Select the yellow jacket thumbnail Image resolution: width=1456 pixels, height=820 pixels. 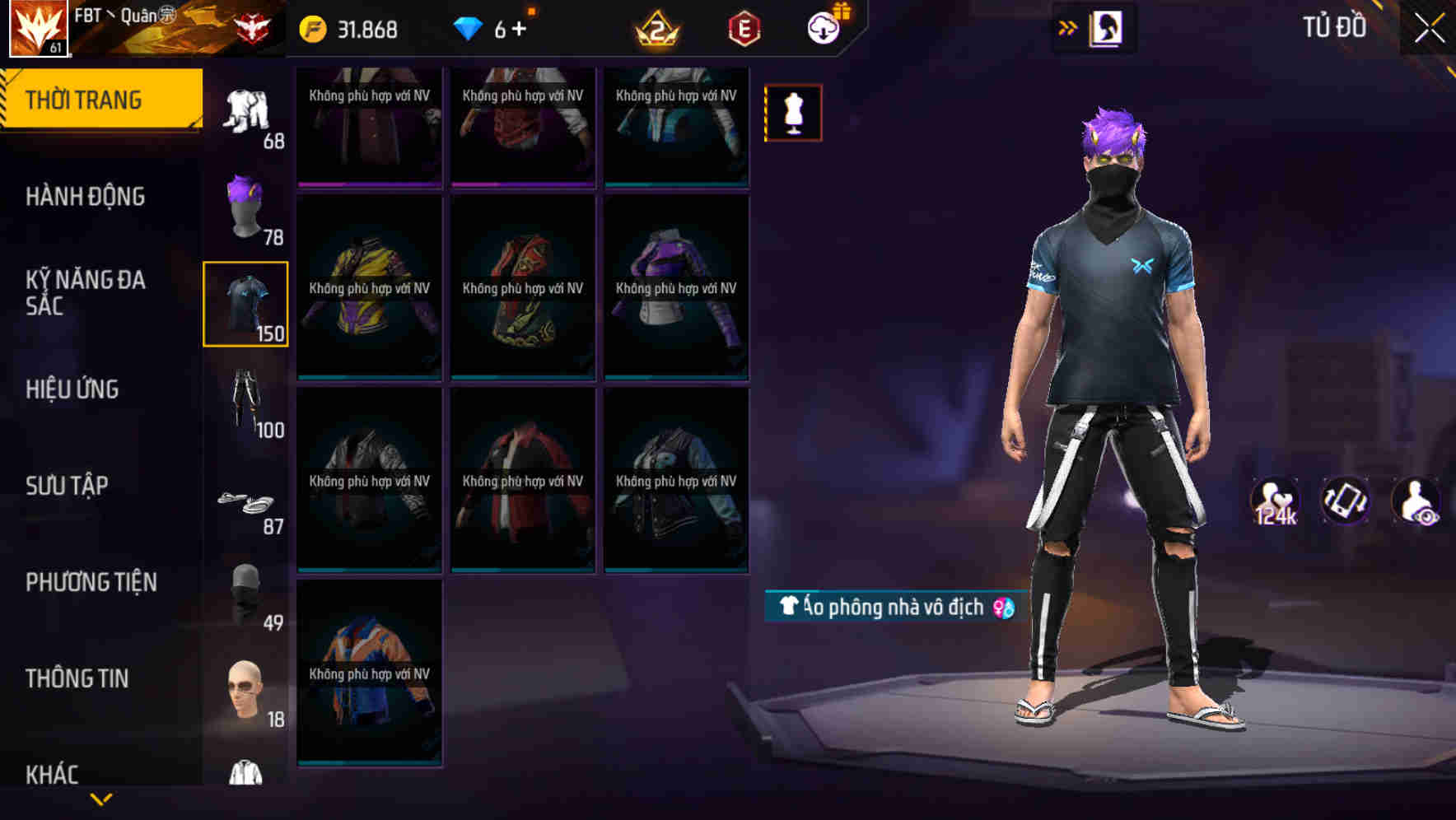pyautogui.click(x=369, y=288)
